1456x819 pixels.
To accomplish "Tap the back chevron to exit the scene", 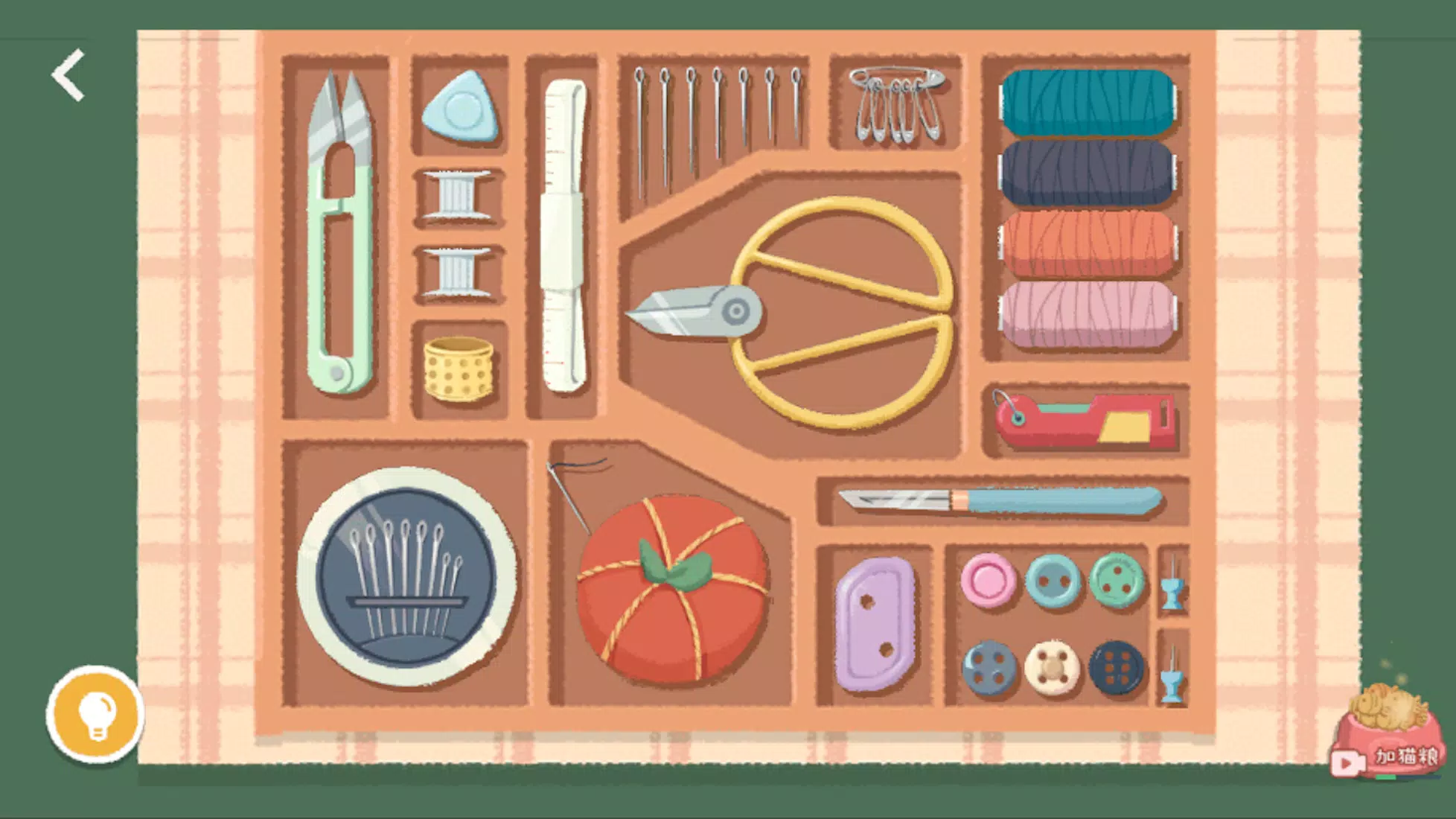I will point(68,75).
